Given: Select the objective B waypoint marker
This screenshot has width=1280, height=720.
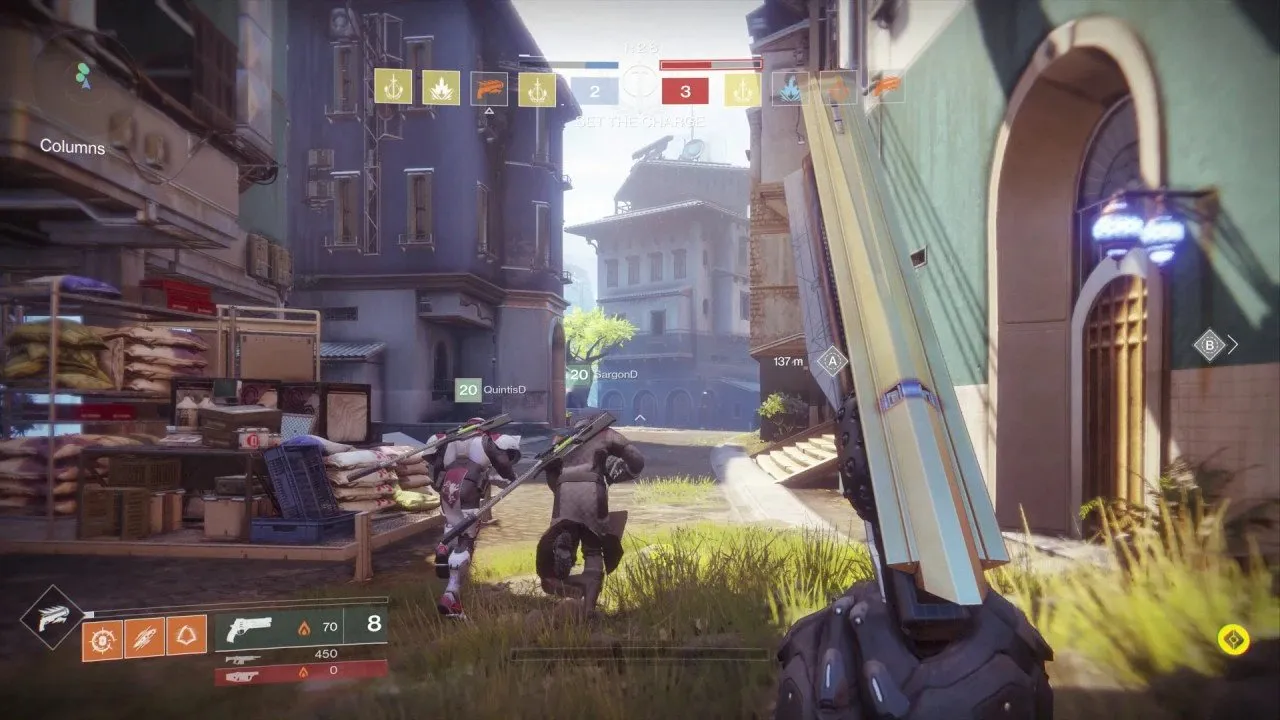Looking at the screenshot, I should tap(1210, 345).
